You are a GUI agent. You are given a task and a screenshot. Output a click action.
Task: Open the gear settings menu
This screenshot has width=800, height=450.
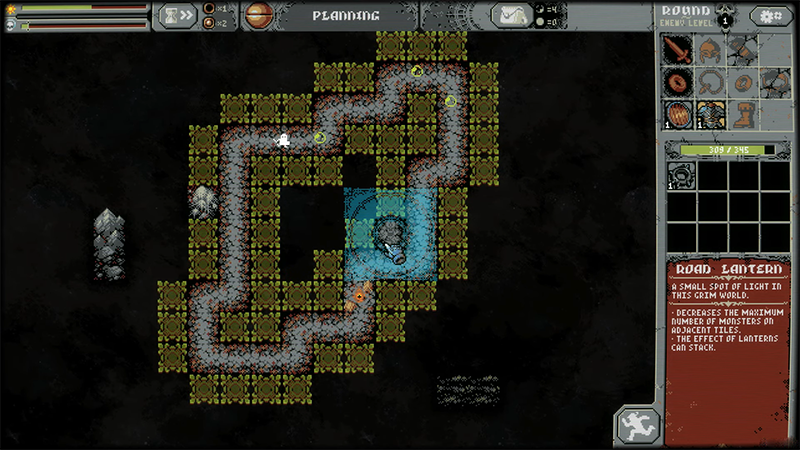(770, 16)
